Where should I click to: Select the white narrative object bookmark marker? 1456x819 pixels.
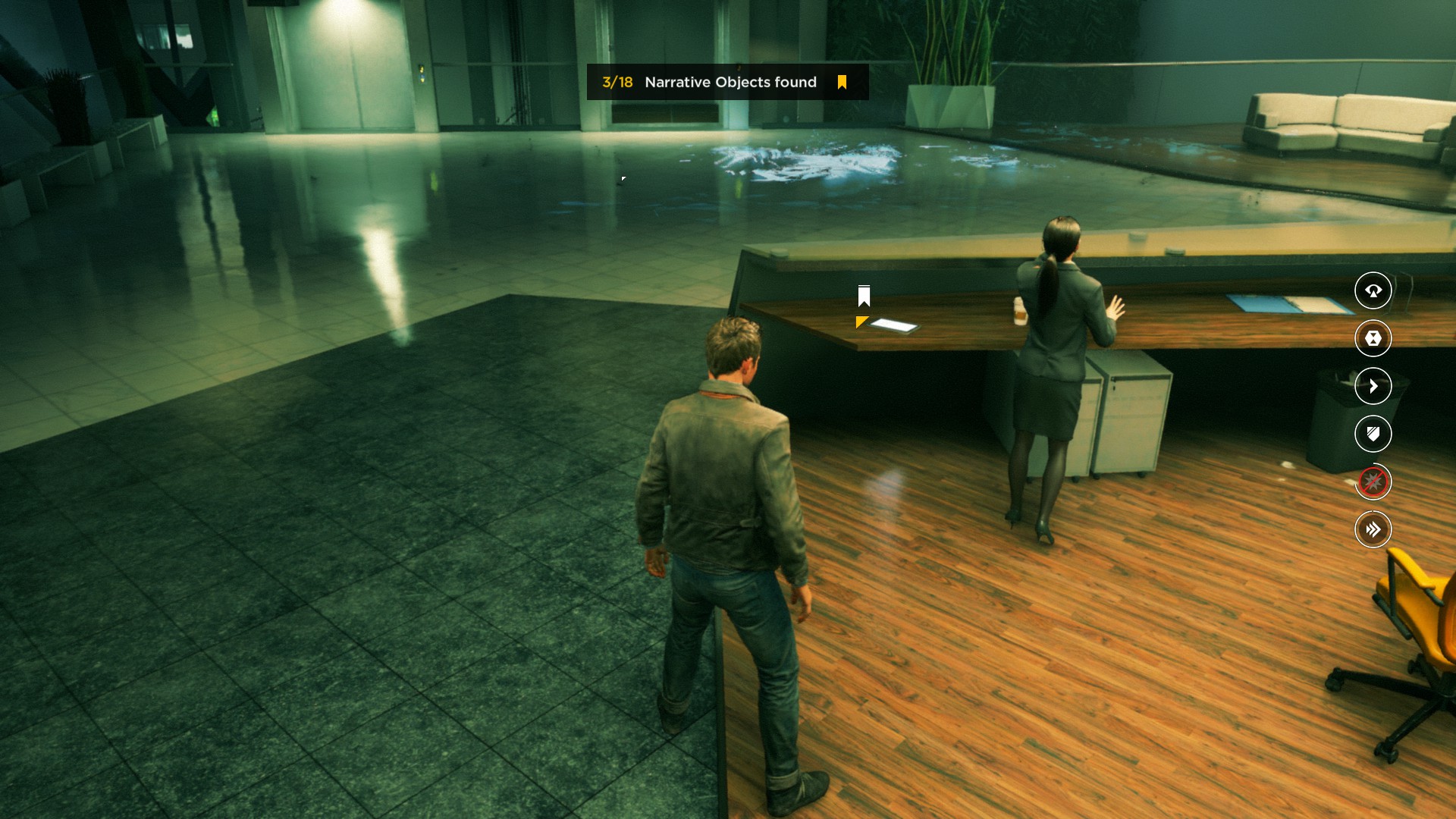tap(864, 296)
